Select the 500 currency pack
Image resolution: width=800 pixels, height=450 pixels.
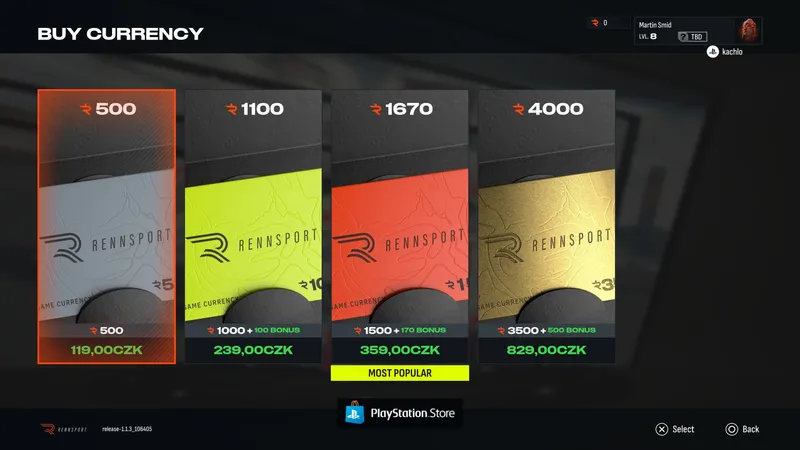coord(107,227)
